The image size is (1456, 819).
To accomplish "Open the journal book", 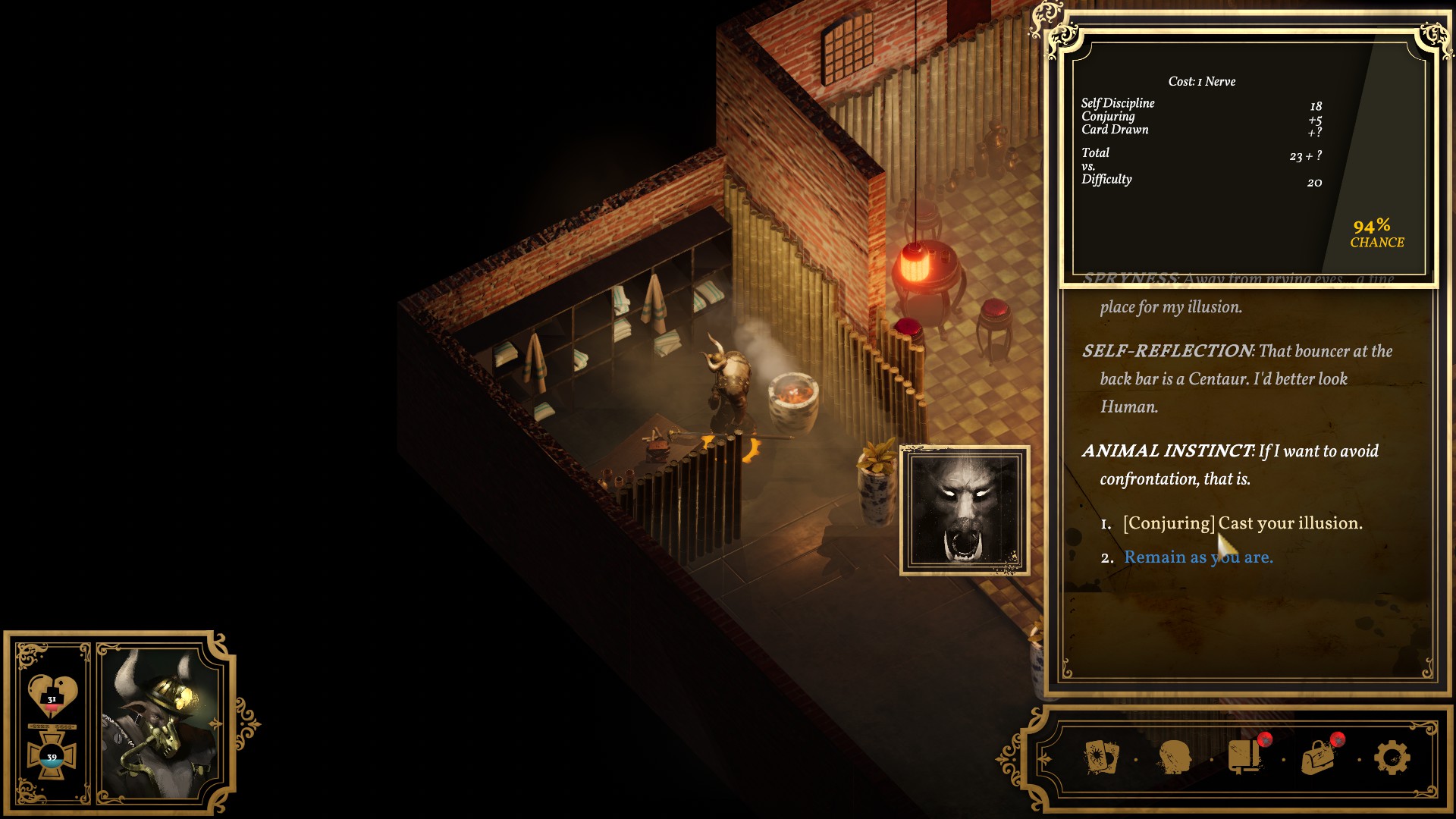I will point(1244,757).
